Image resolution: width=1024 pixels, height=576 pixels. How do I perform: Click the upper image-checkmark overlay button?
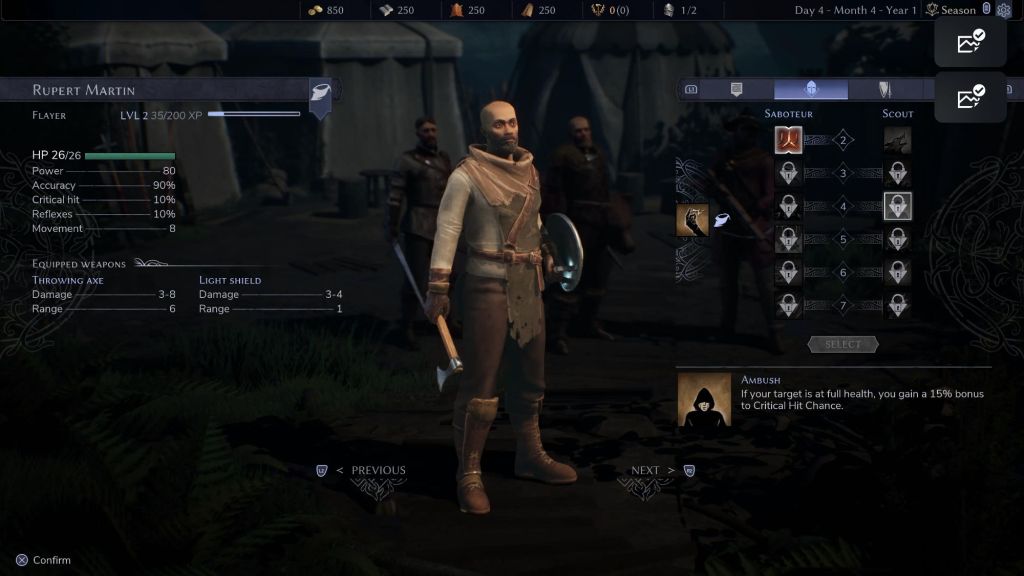[970, 43]
